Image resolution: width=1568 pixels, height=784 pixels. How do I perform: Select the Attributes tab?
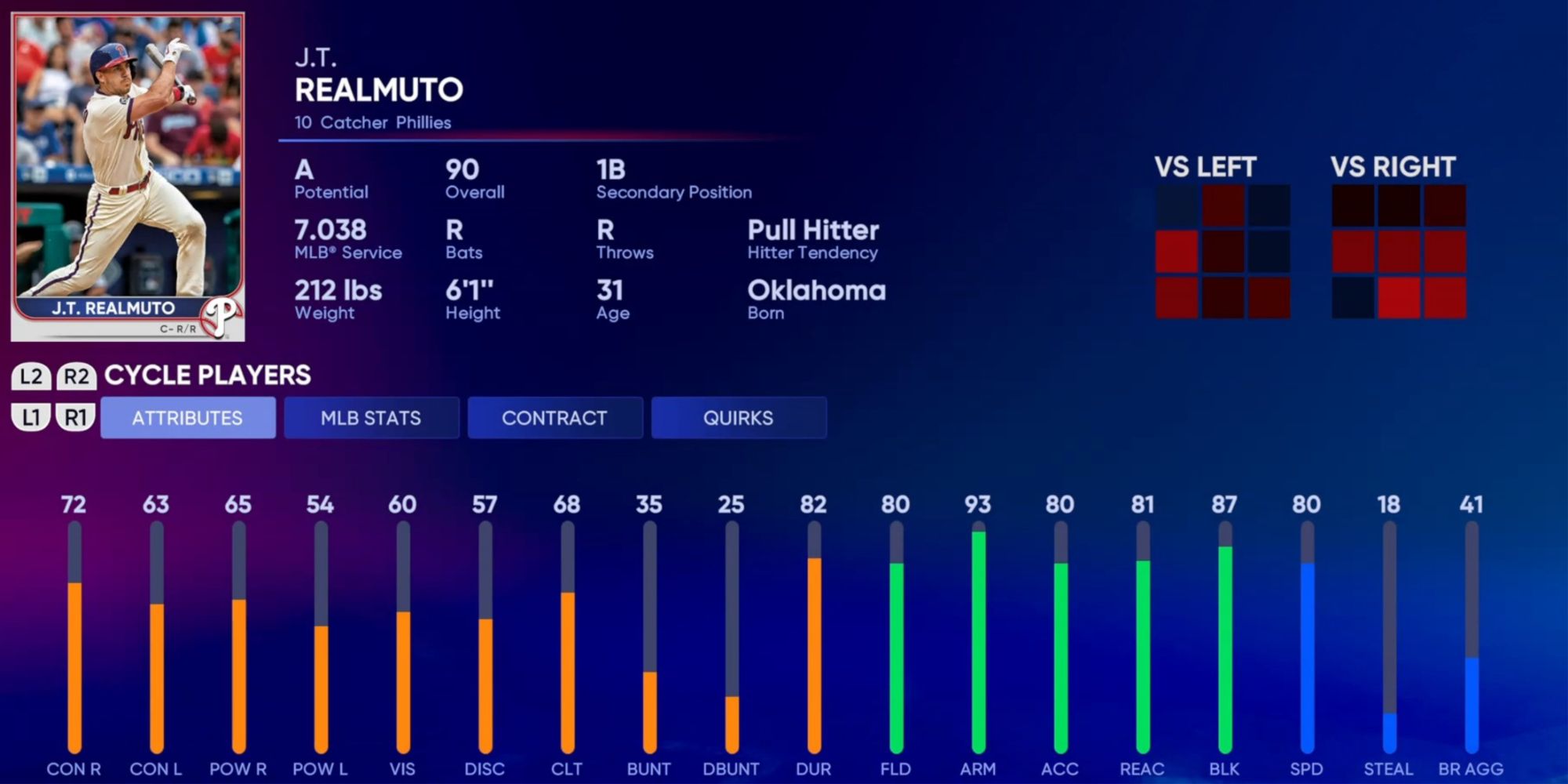pos(188,418)
